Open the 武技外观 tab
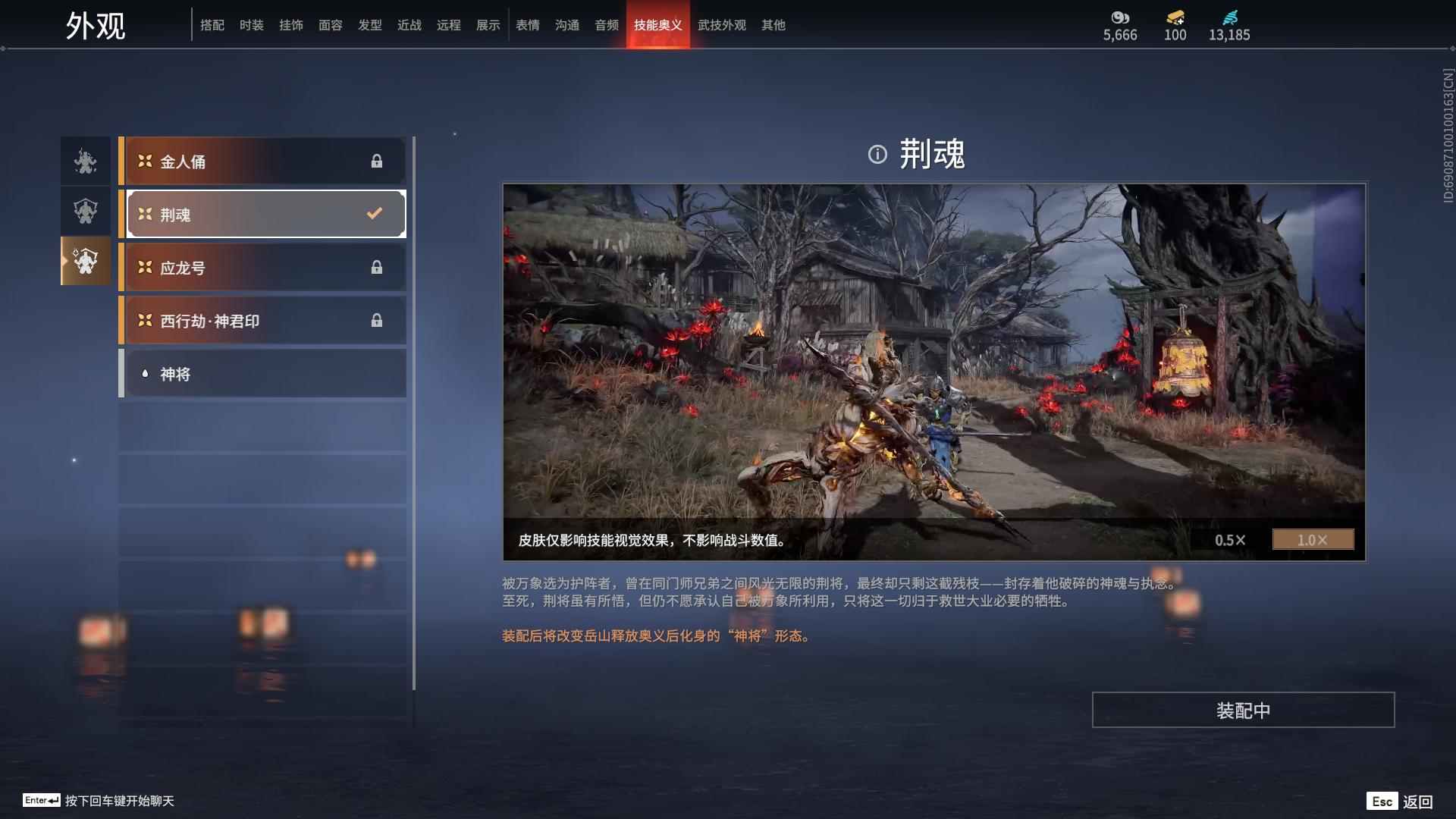 coord(721,25)
